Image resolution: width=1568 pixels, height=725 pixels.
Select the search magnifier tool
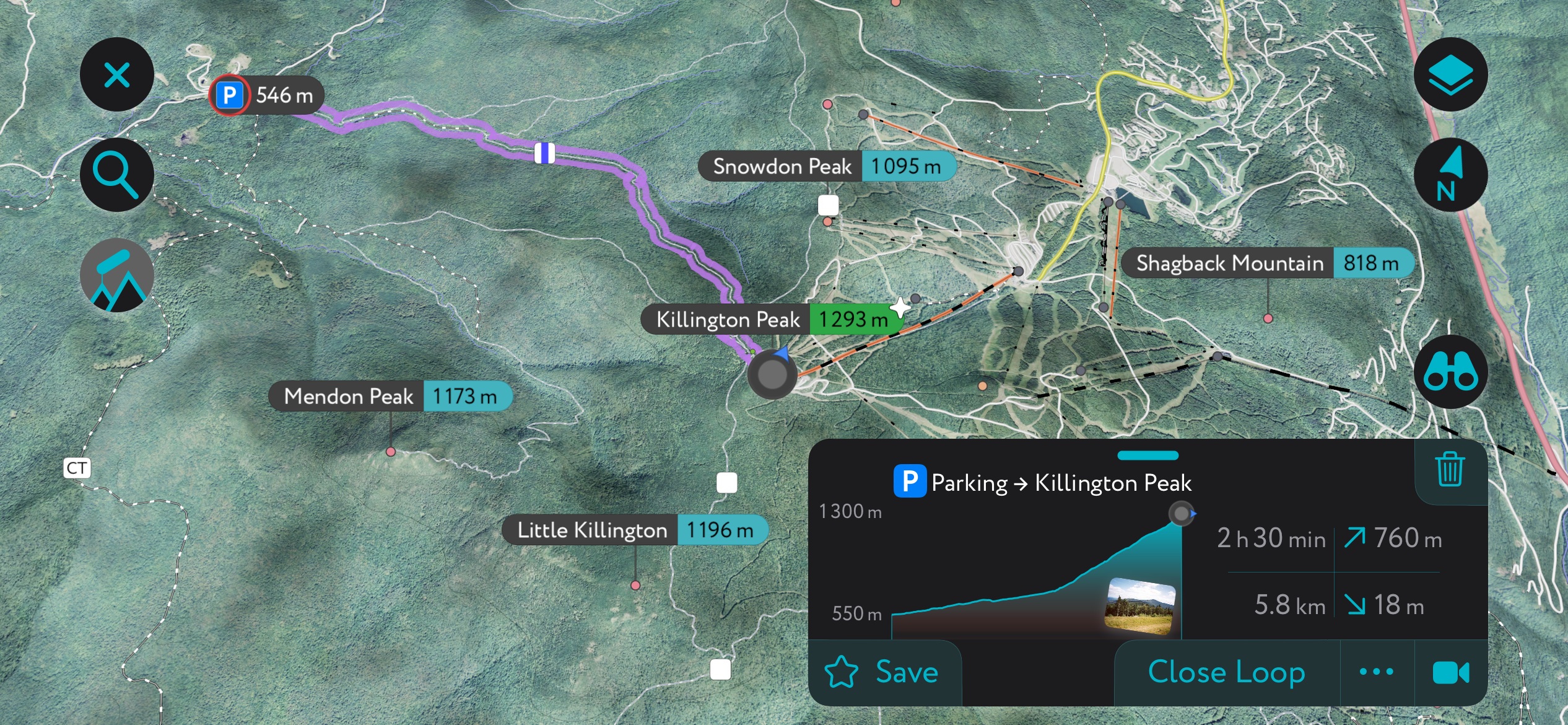click(116, 174)
